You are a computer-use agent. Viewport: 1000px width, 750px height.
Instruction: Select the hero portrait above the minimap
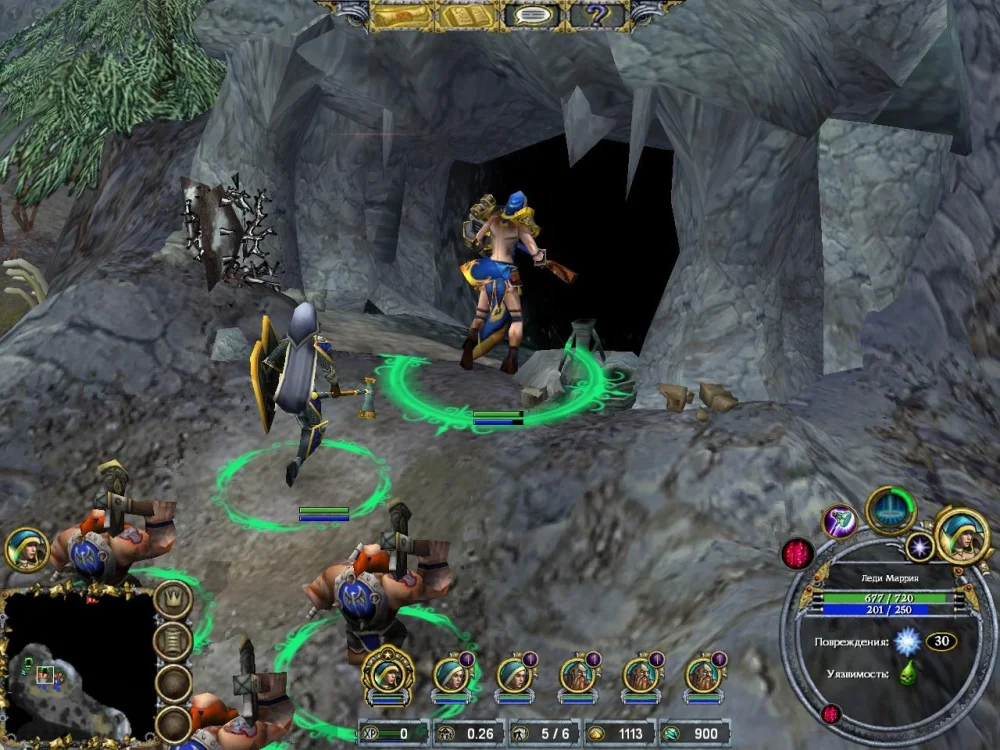26,549
